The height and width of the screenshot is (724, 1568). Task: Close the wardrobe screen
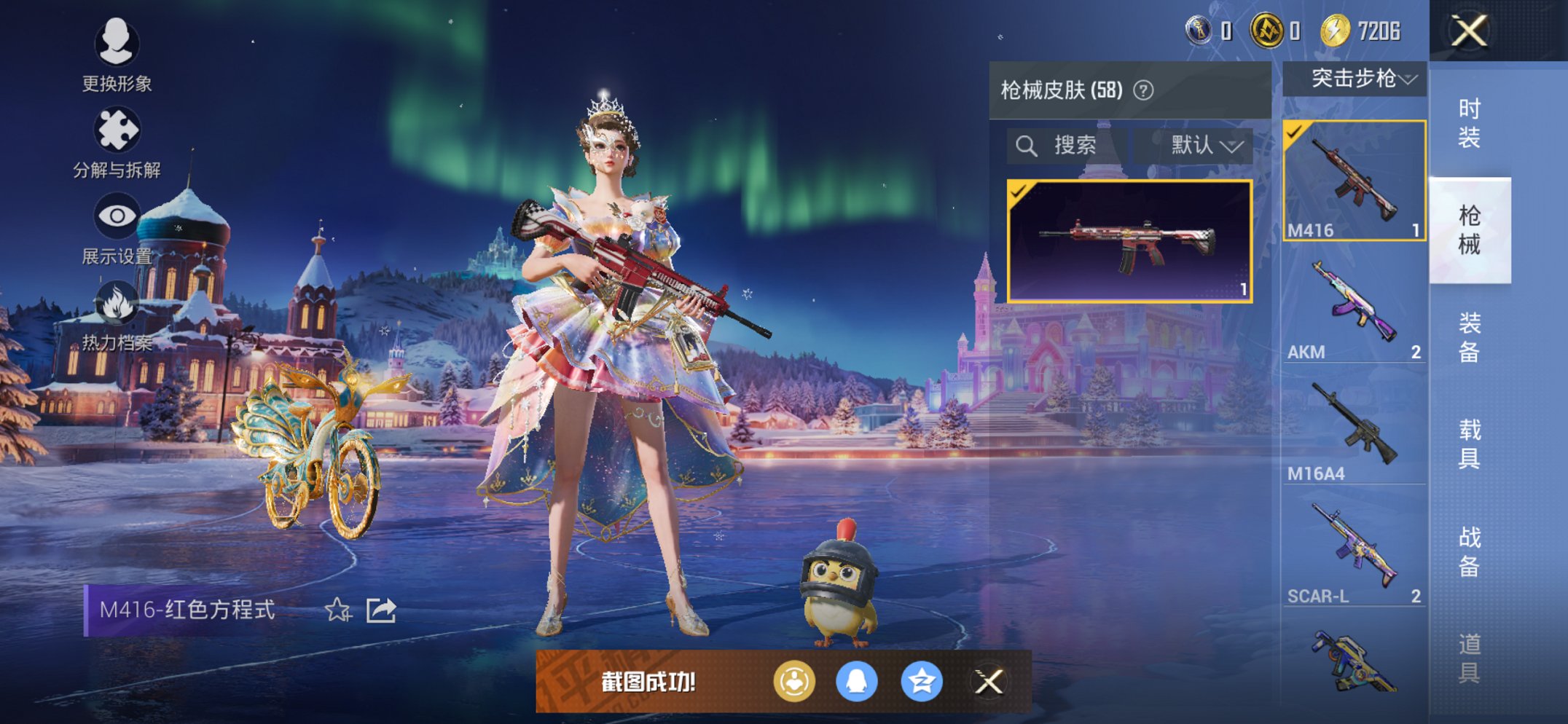(x=1469, y=31)
